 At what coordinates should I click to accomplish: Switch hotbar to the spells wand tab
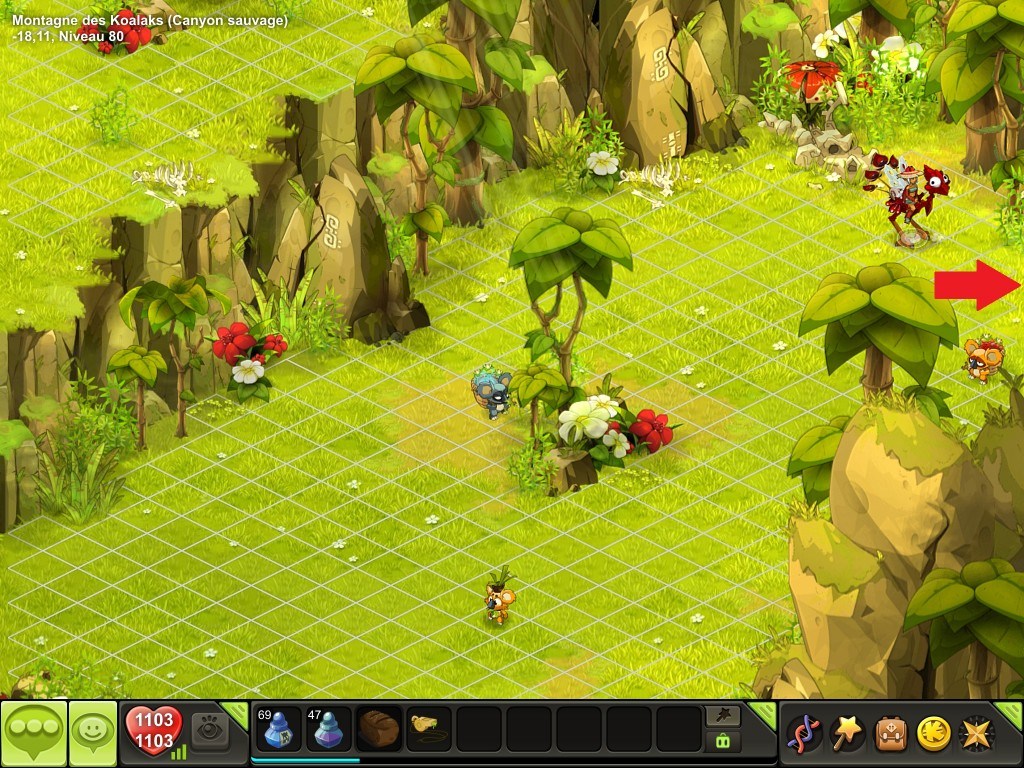[x=722, y=715]
